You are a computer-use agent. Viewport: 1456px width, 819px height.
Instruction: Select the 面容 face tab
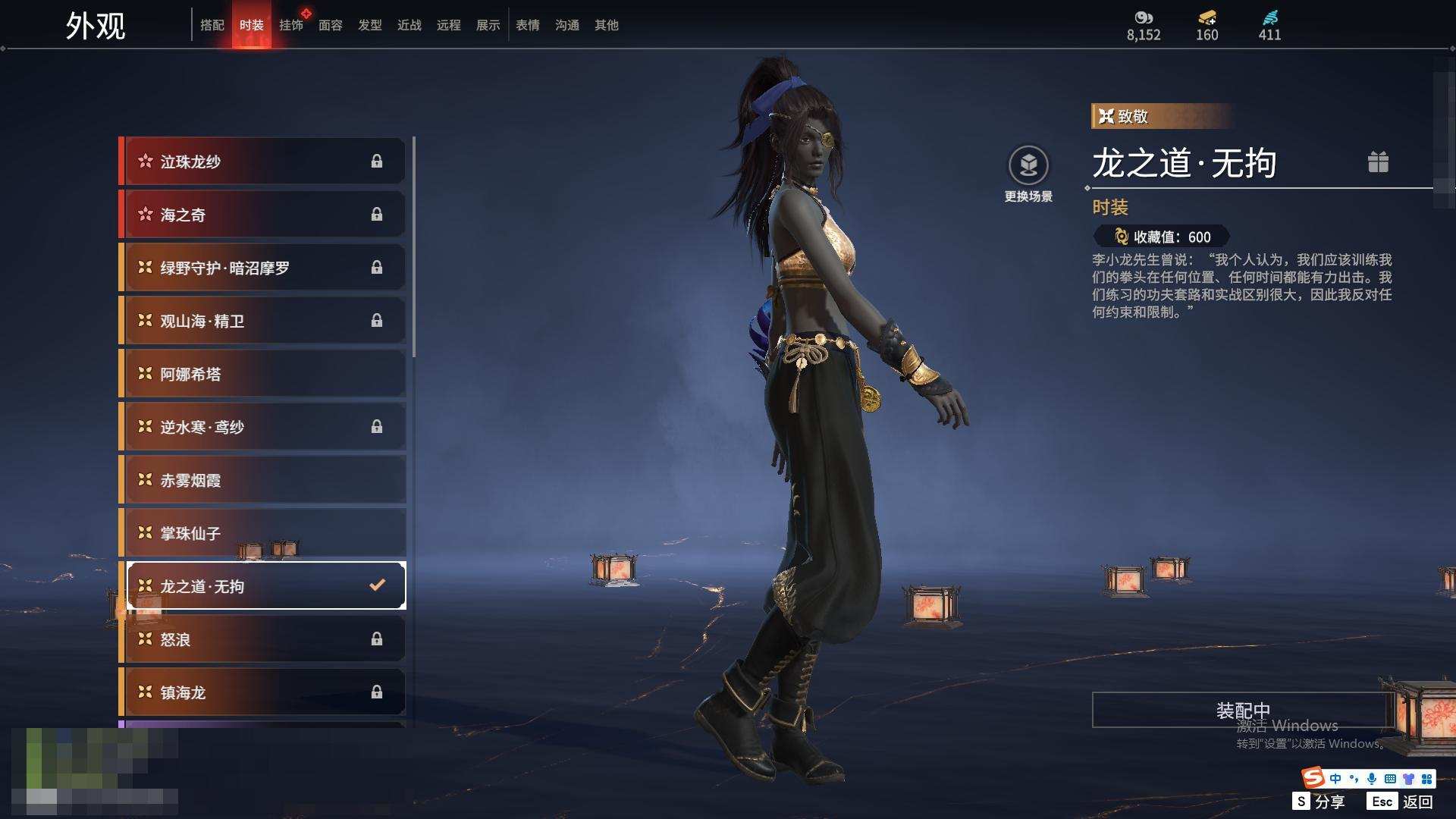click(x=331, y=25)
